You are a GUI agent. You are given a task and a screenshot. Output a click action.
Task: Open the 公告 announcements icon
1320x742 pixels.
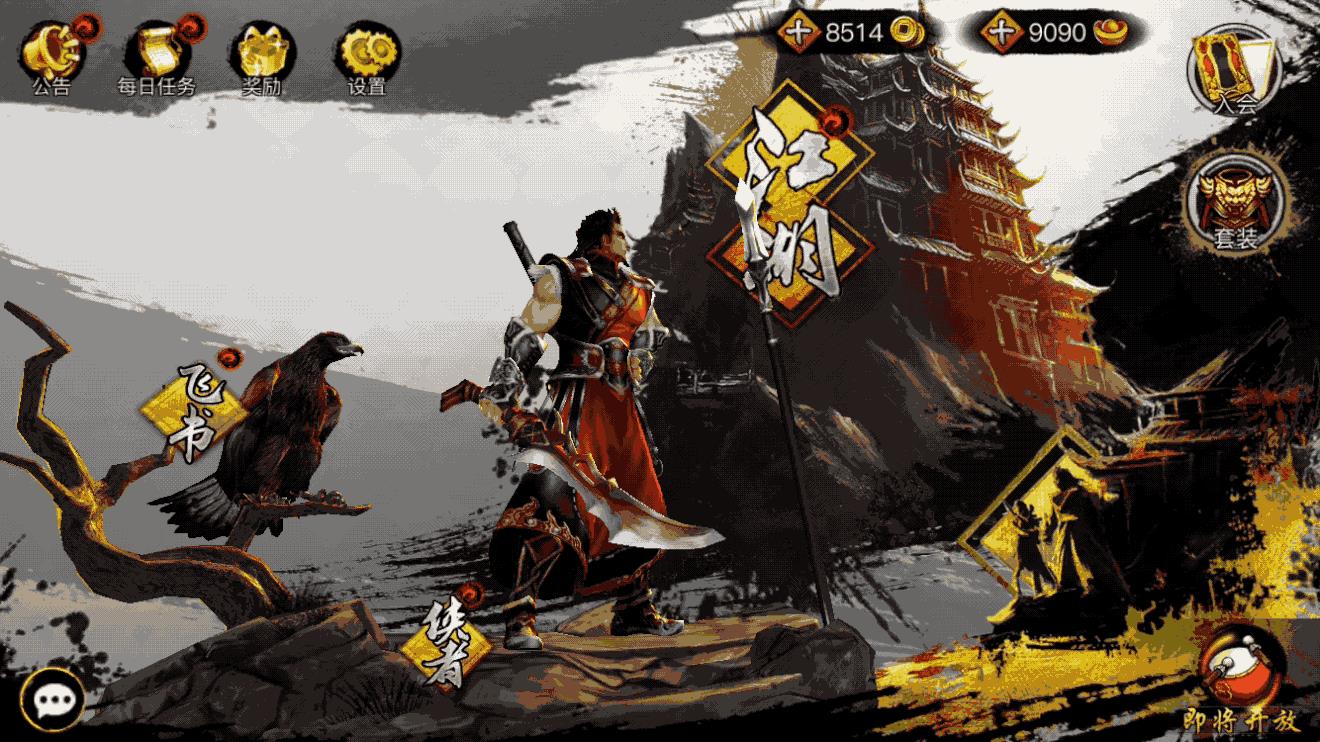[x=53, y=52]
